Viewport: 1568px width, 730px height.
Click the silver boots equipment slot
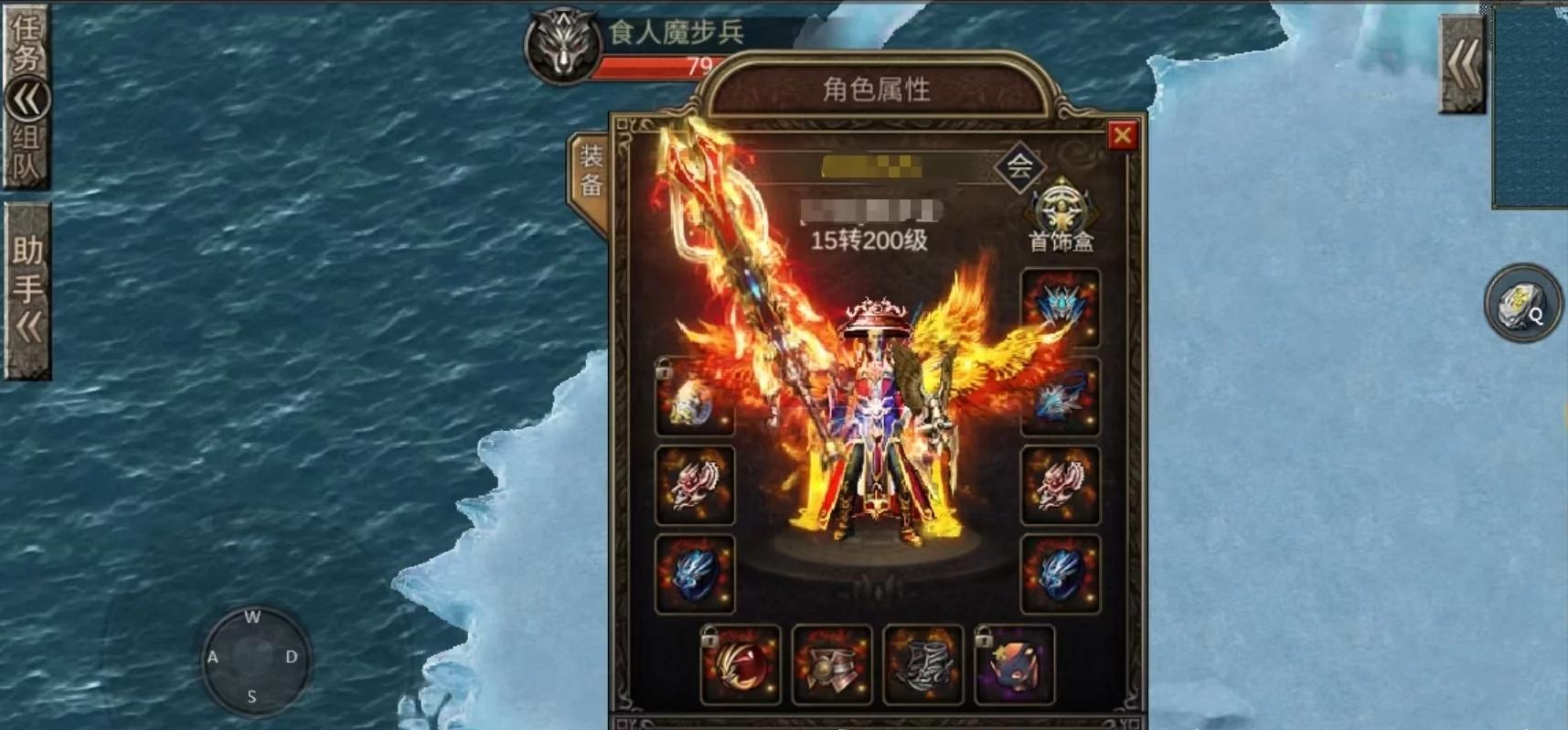click(924, 665)
